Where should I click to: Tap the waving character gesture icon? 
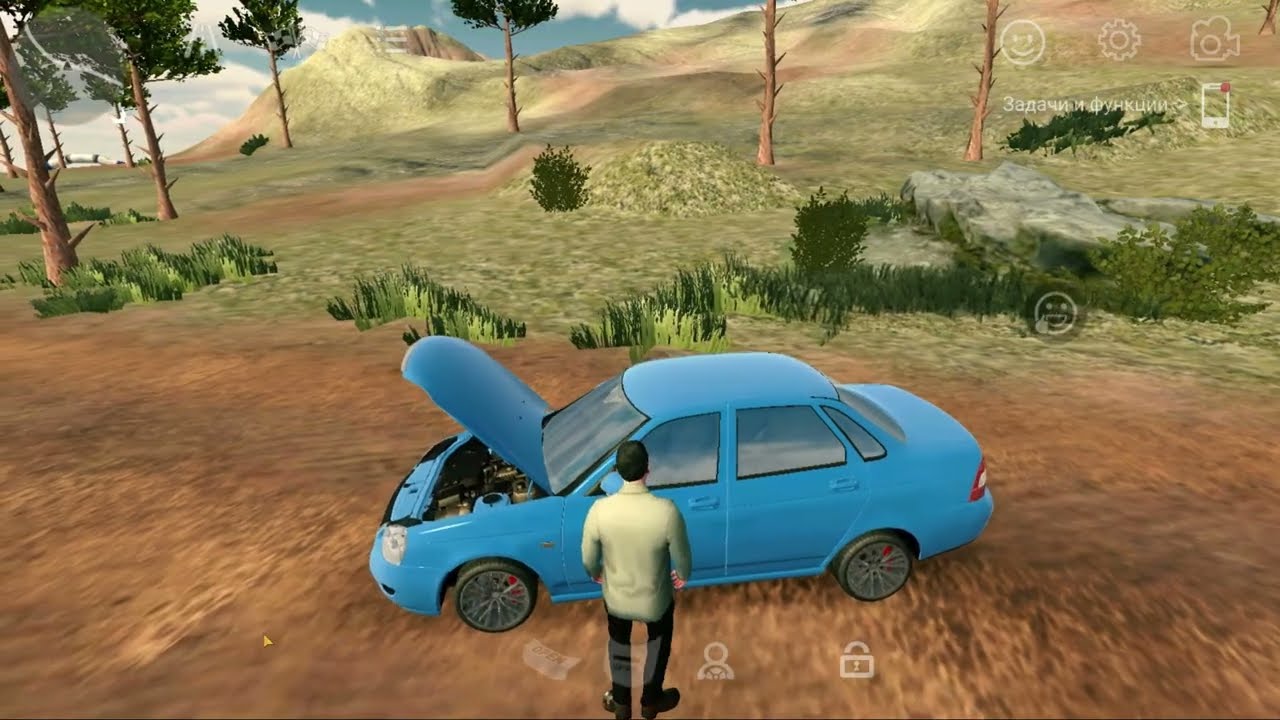click(1055, 315)
